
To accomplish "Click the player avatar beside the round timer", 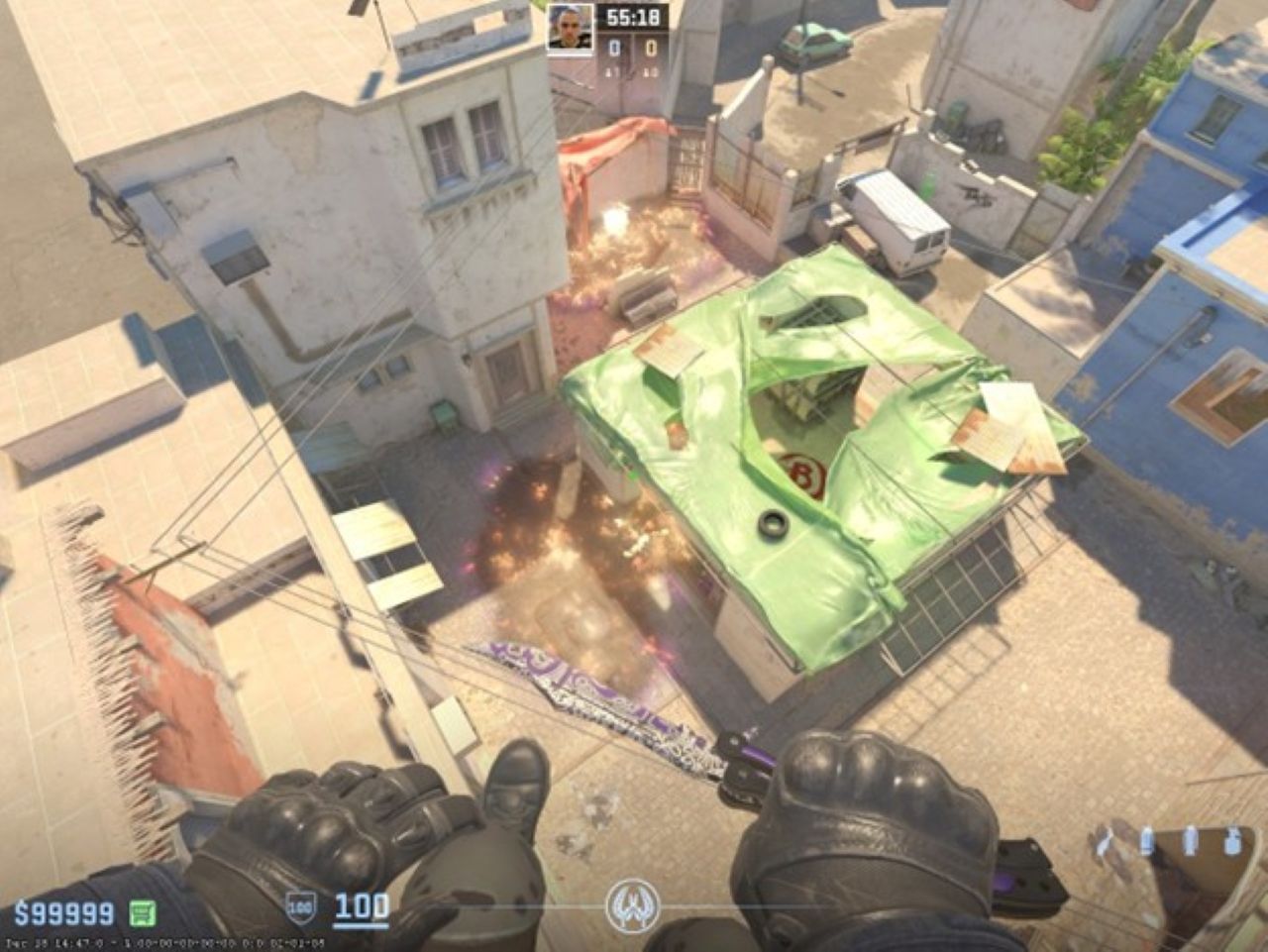I will pos(571,29).
